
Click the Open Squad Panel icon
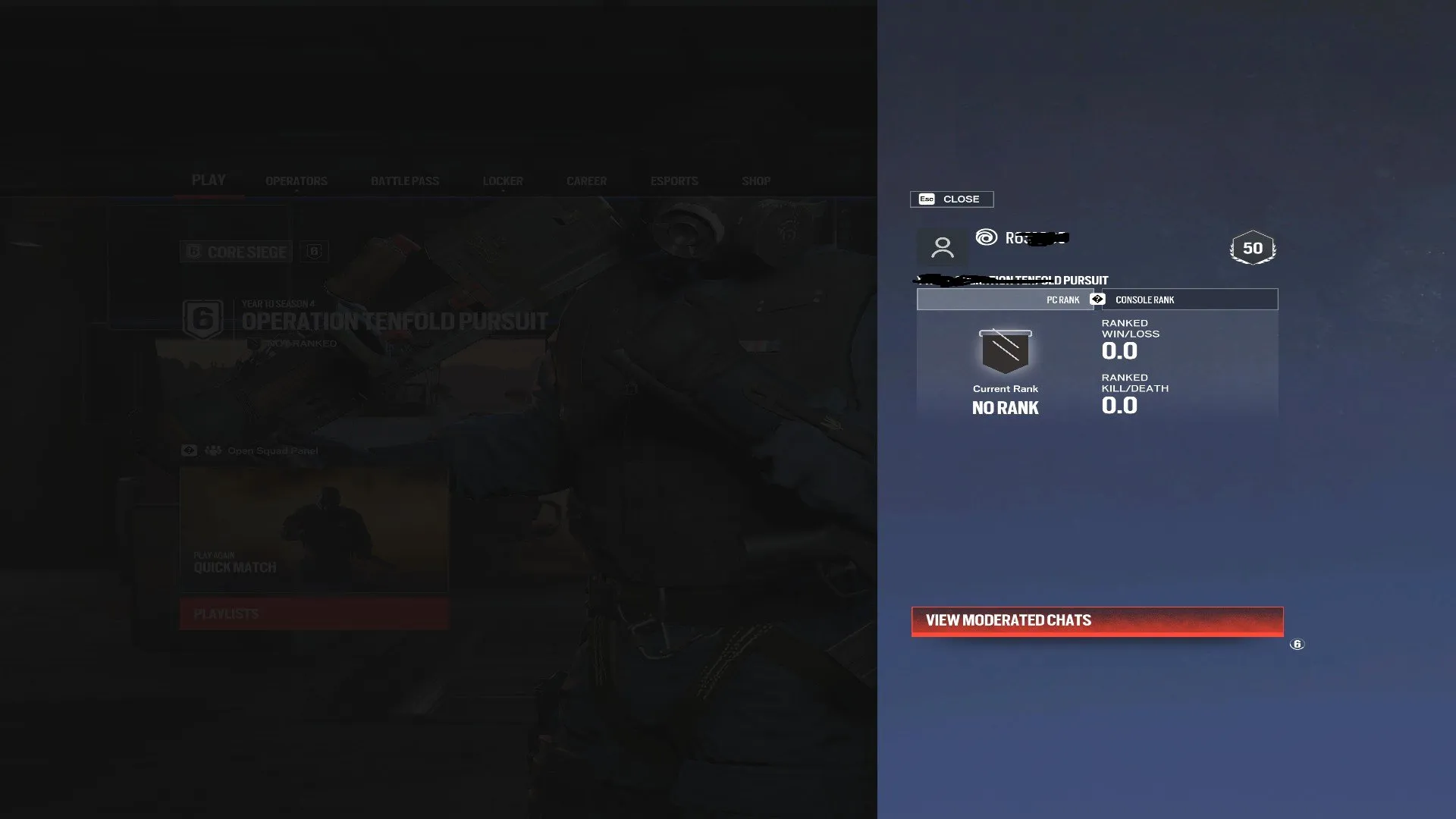point(189,450)
